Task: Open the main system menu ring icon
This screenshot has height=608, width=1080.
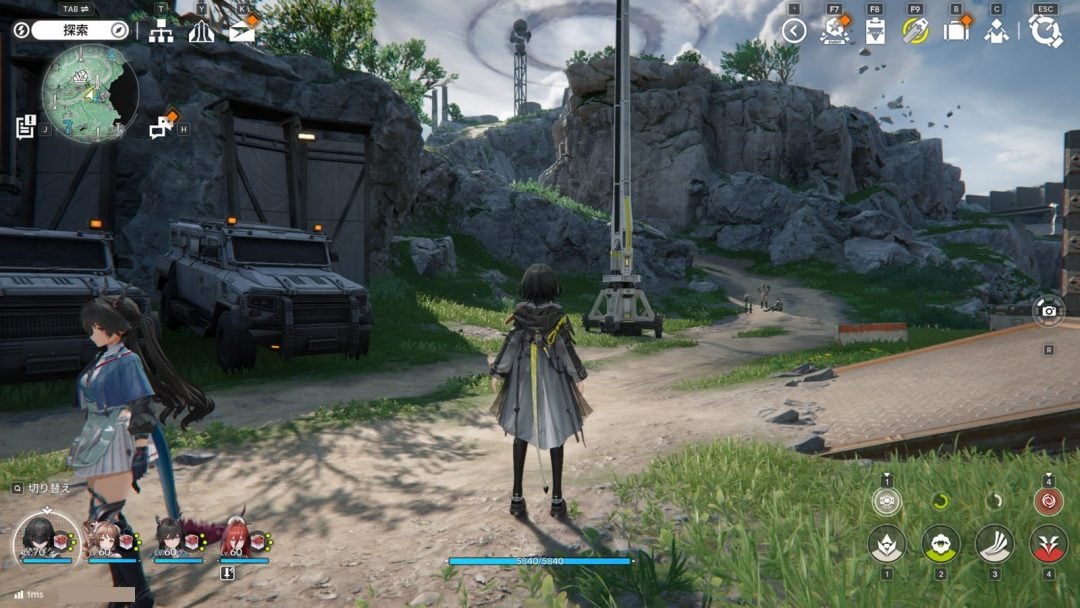Action: (x=1045, y=31)
